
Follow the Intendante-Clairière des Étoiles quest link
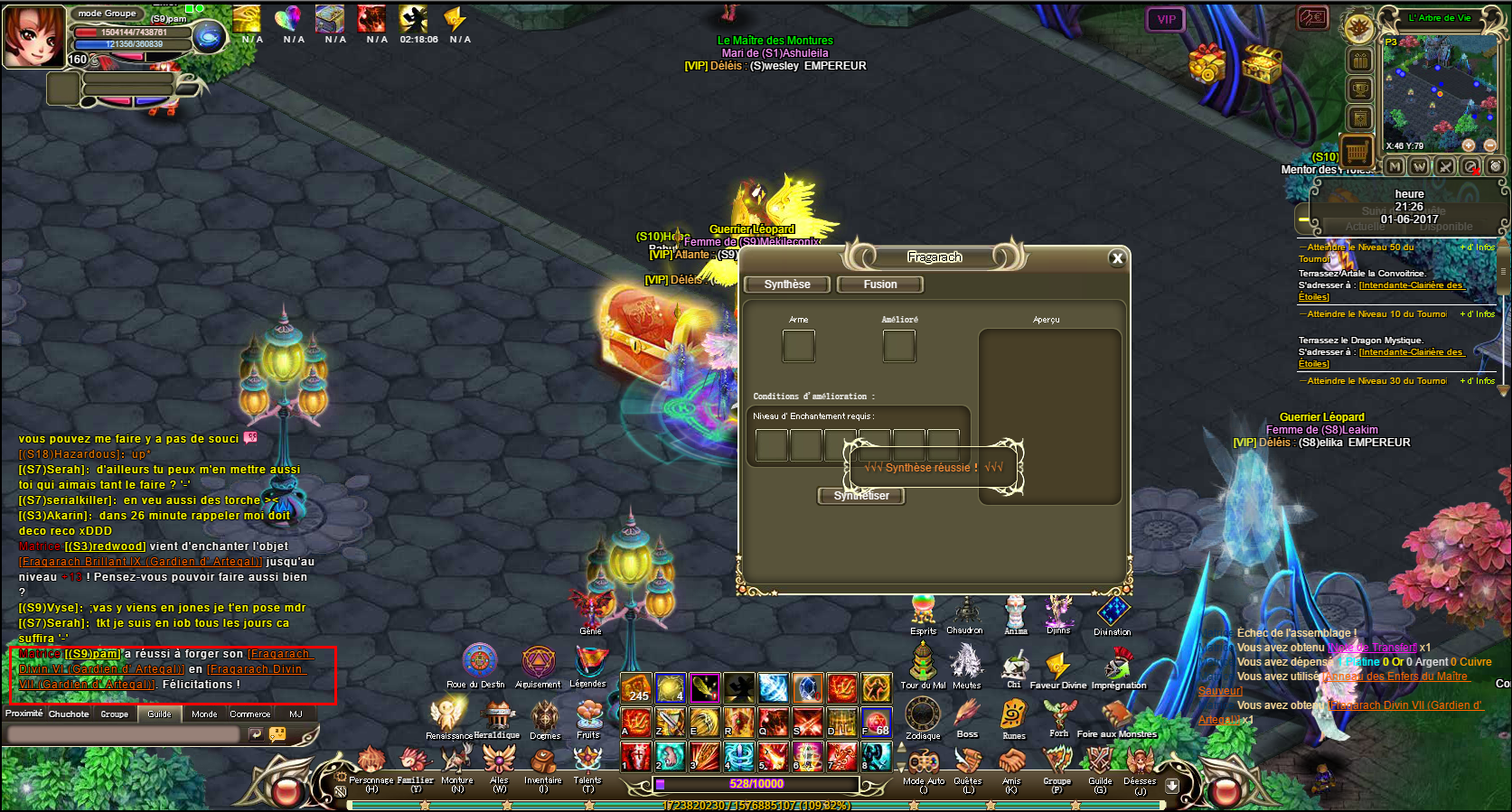click(x=1410, y=285)
